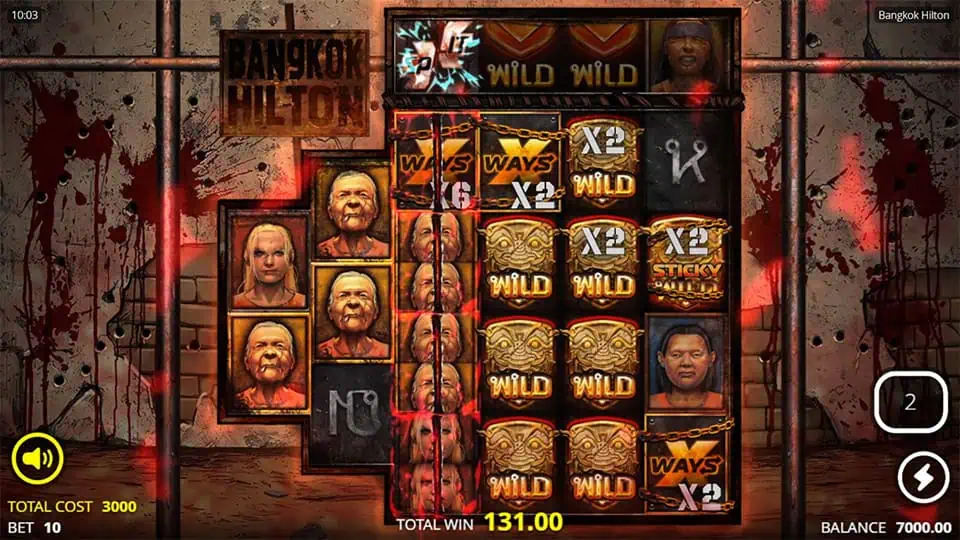This screenshot has width=960, height=540.
Task: Activate the lightning bolt turbo spin button
Action: 922,478
